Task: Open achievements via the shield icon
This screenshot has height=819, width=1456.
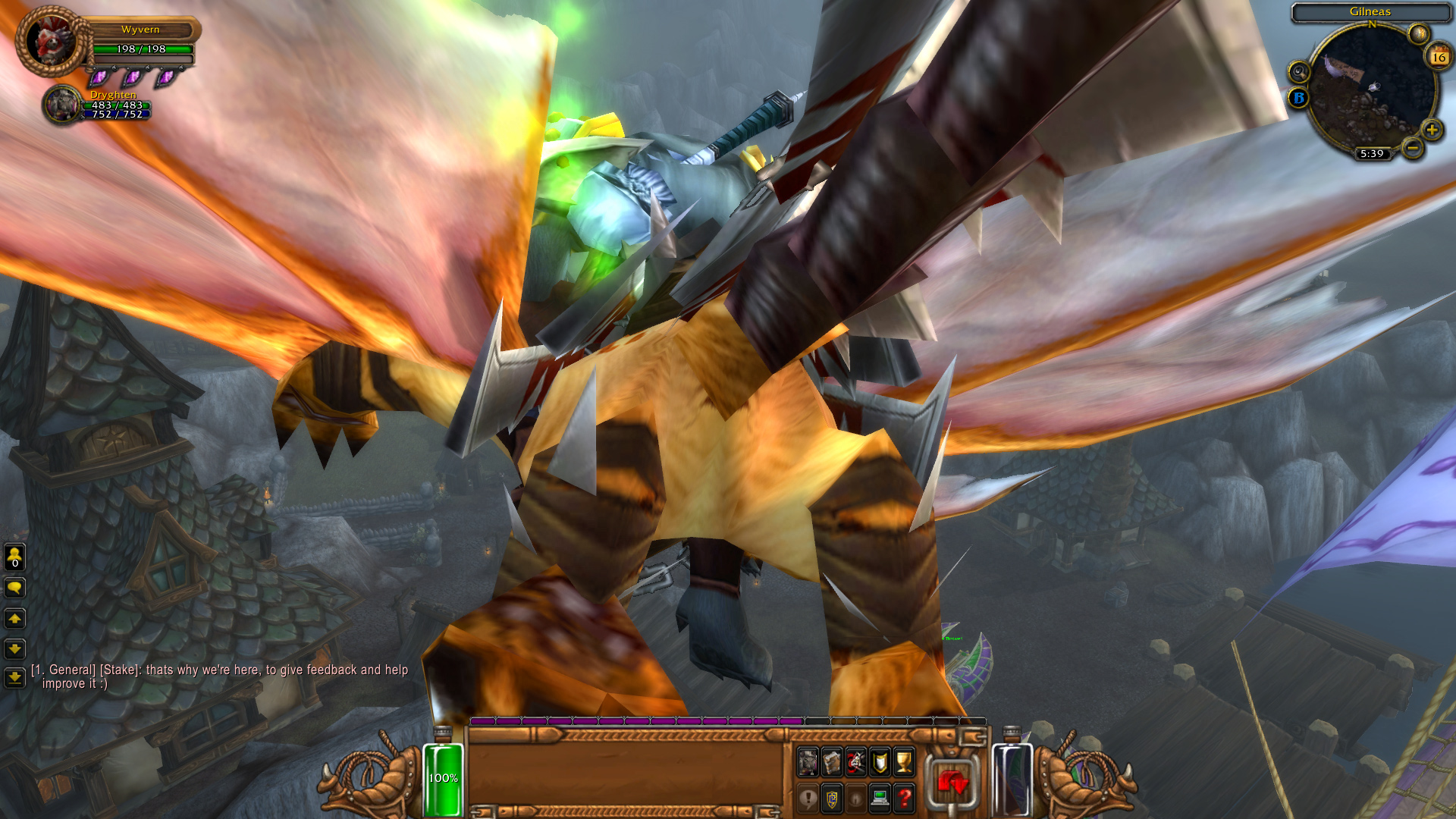Action: coord(880,762)
